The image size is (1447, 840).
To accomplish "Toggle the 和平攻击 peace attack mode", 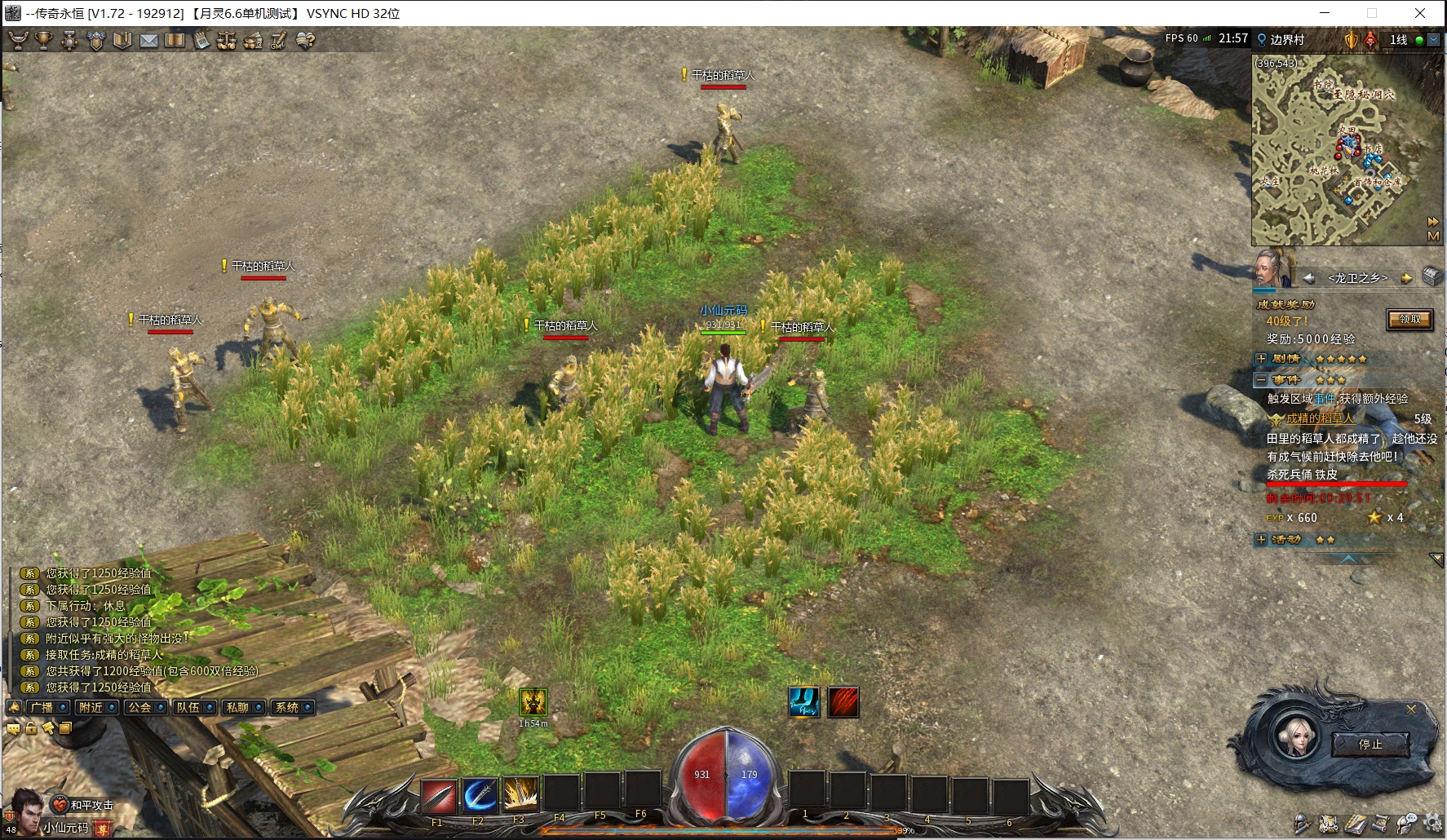I will click(x=84, y=805).
